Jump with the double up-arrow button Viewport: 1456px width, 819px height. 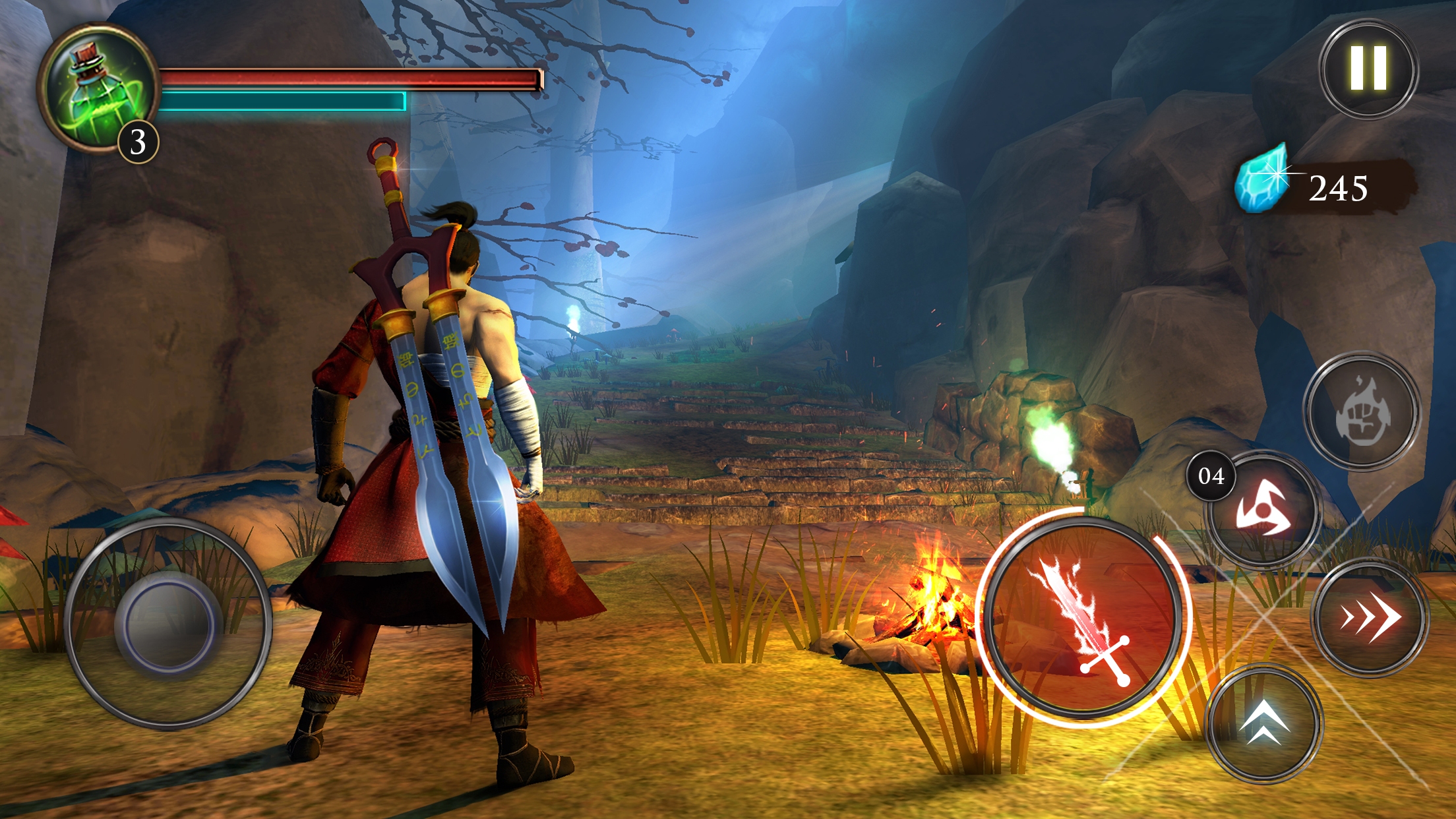click(1263, 723)
